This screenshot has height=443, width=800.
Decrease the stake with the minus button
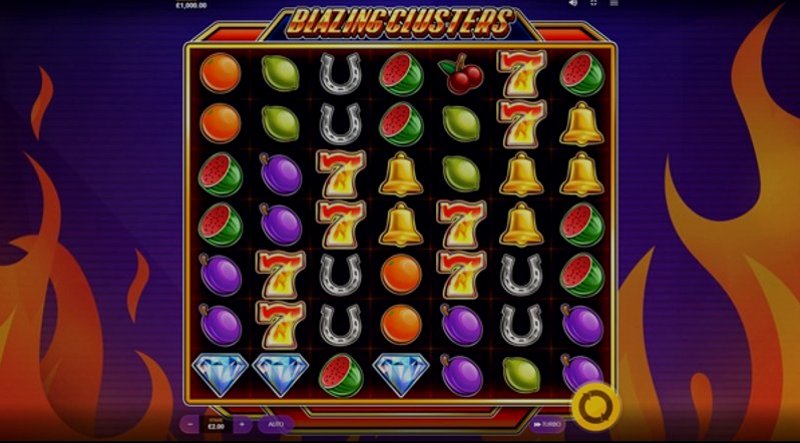pos(189,424)
